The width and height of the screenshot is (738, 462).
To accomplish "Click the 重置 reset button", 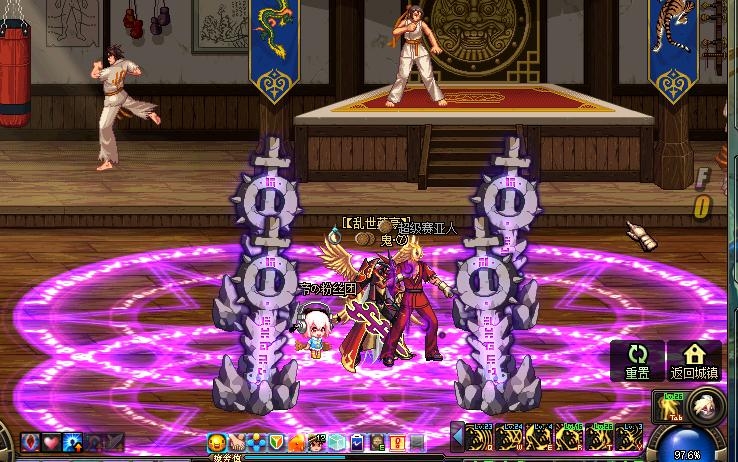I will coord(637,360).
